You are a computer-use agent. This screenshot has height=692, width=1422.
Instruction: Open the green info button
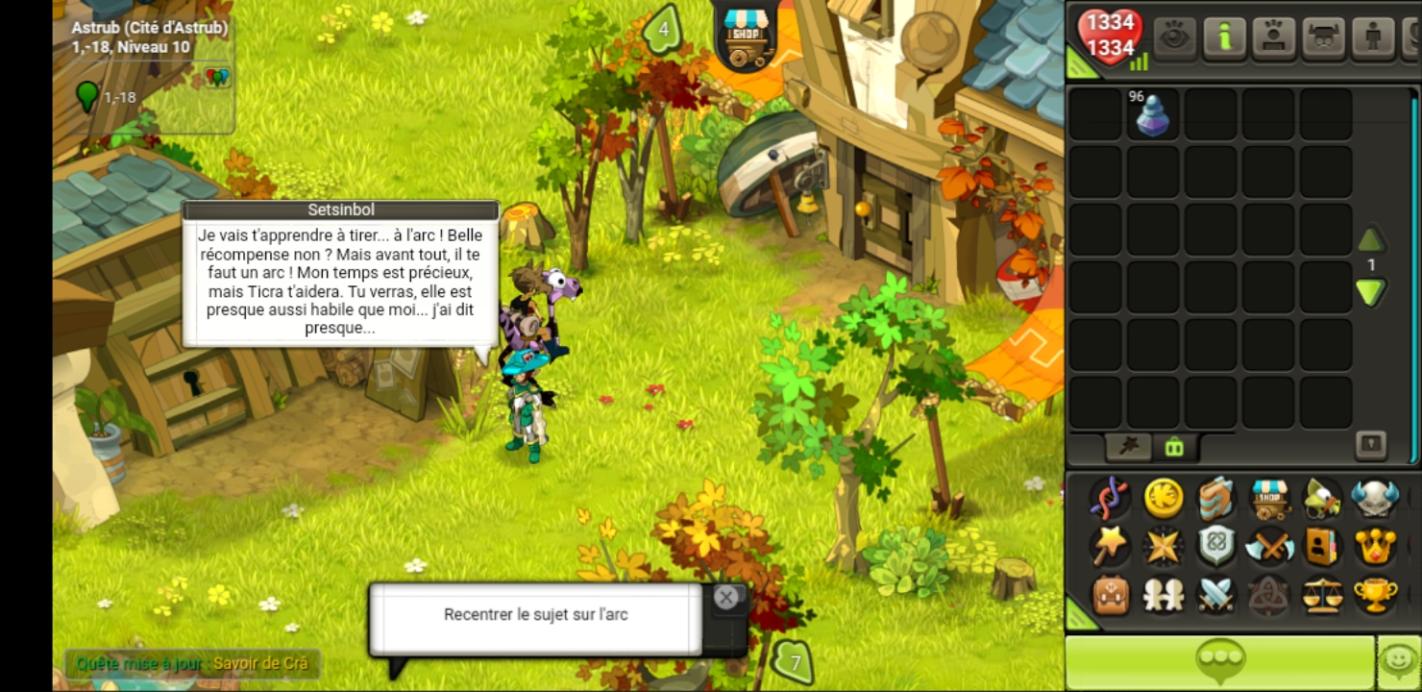pos(1223,37)
